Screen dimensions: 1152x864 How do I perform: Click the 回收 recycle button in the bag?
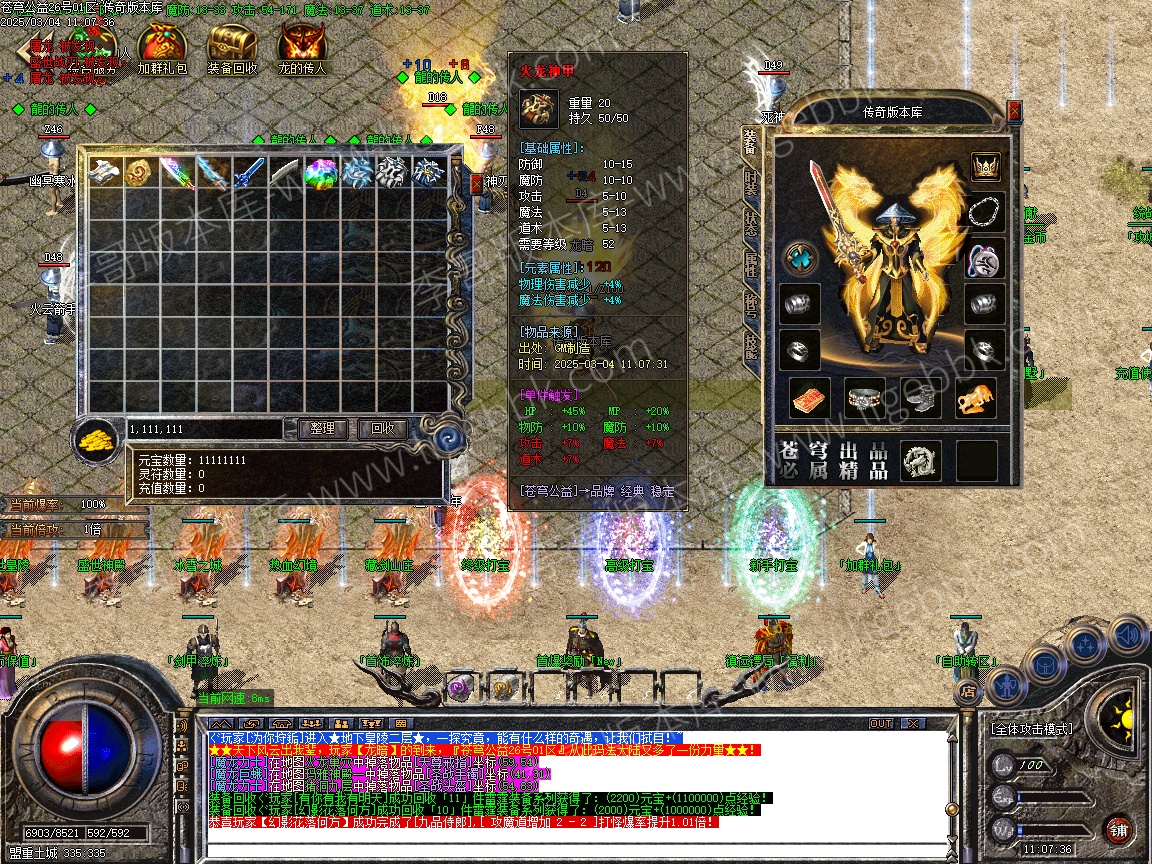point(382,429)
